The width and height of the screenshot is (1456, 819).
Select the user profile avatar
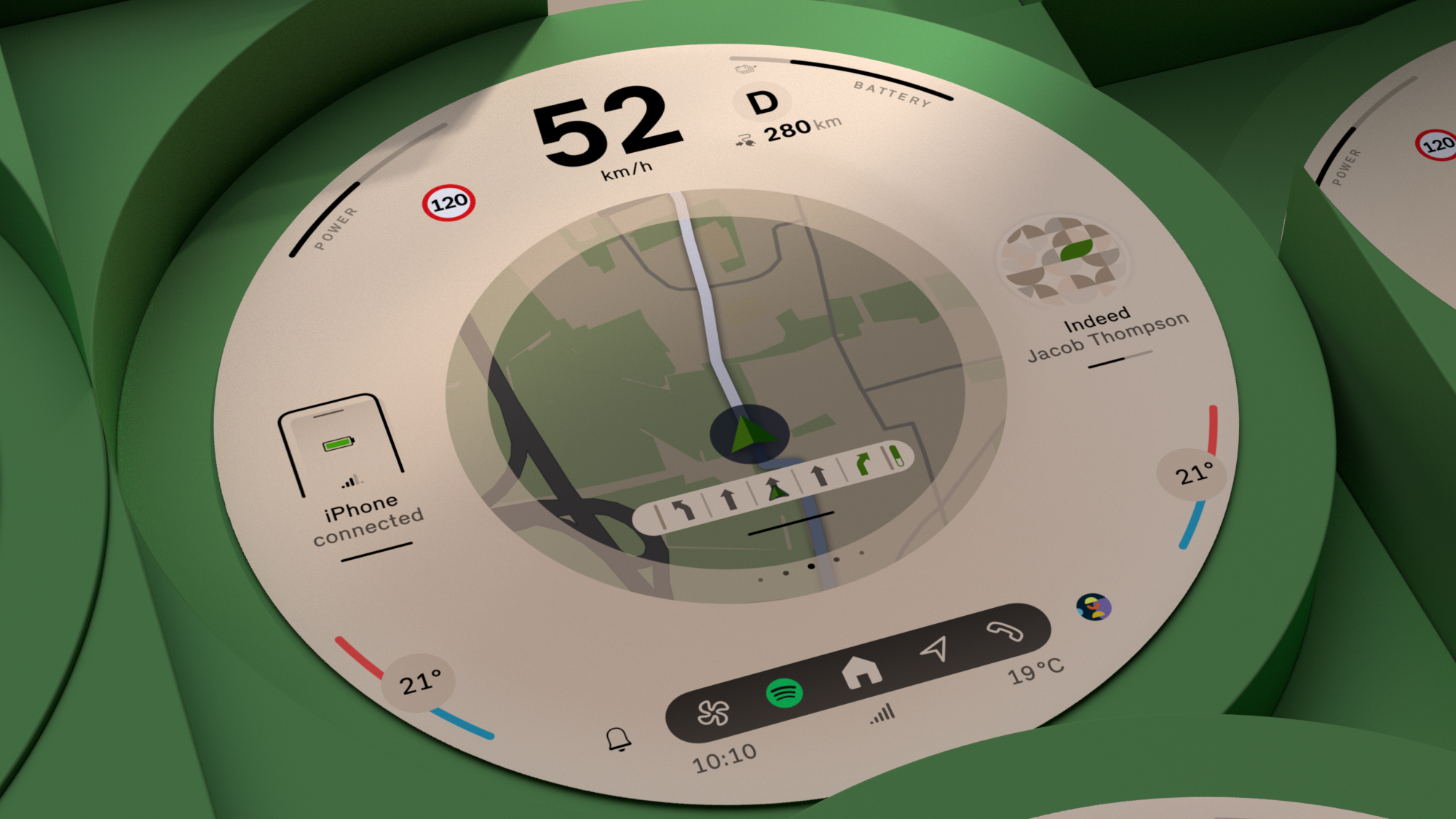click(1093, 606)
